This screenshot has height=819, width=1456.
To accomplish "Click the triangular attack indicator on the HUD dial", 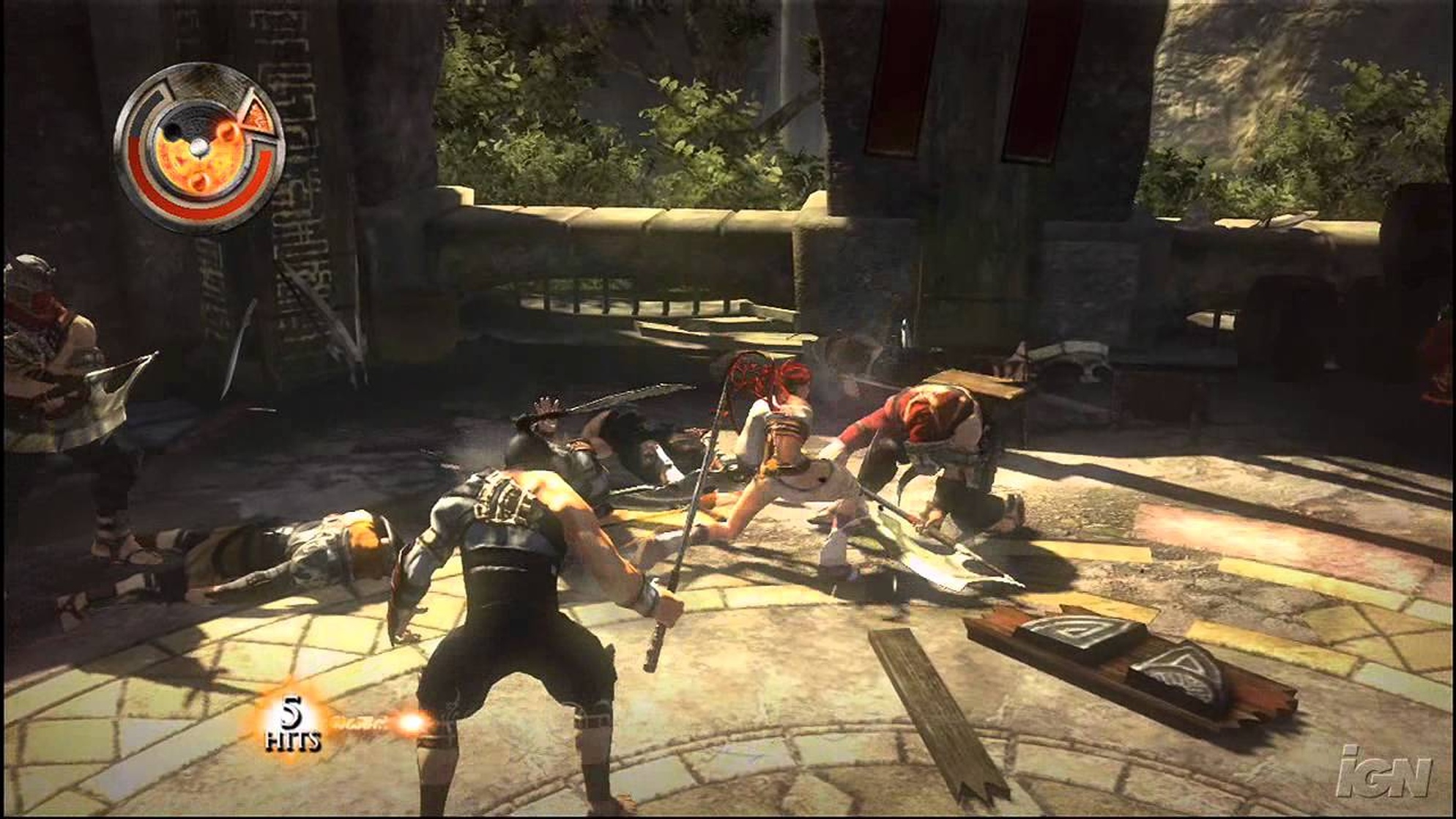I will tap(259, 116).
